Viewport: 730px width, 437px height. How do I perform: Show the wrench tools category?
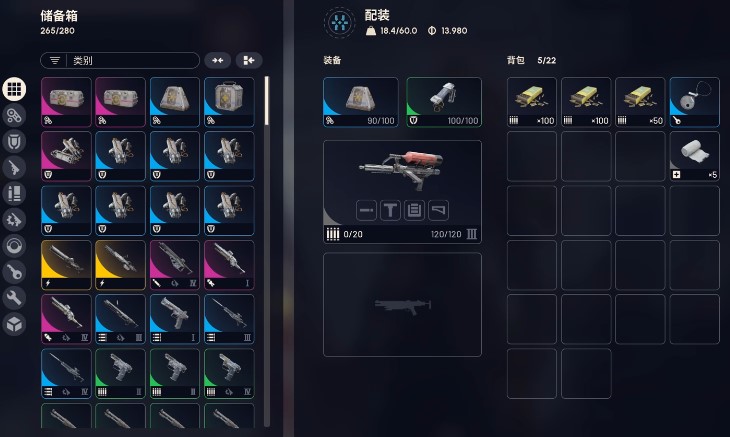[14, 297]
